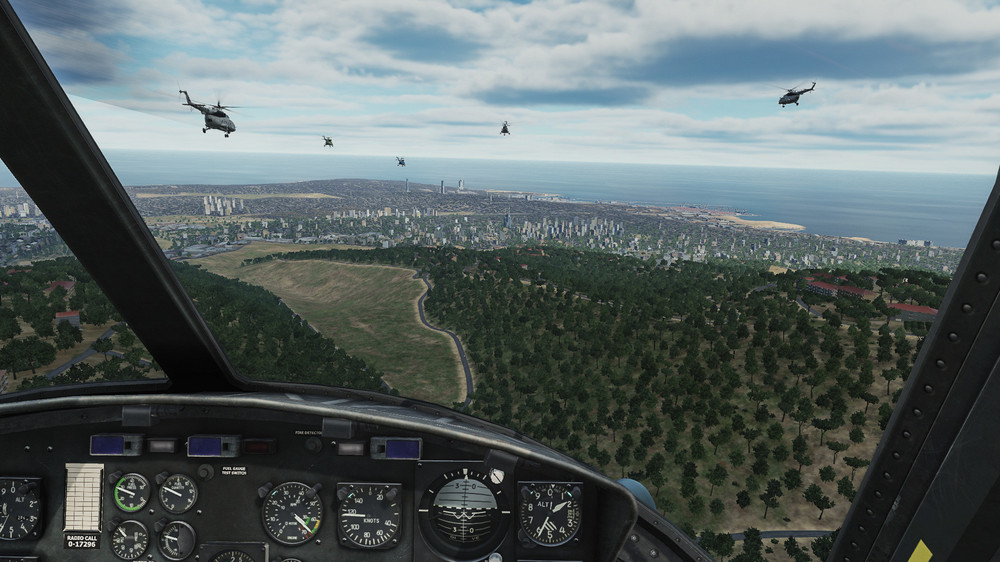1000x562 pixels.
Task: Click the fuel gauge test switch
Action: 205,471
